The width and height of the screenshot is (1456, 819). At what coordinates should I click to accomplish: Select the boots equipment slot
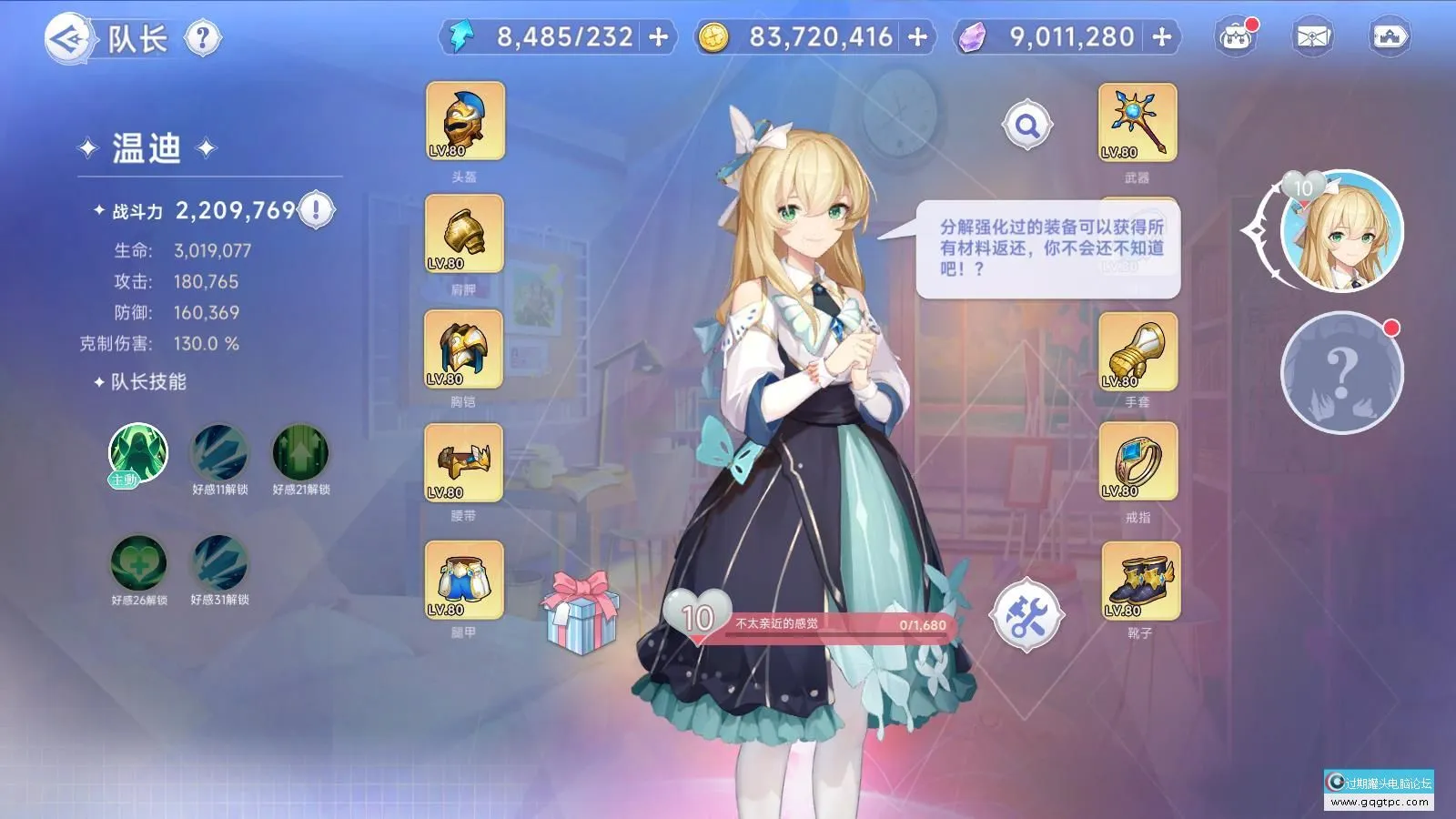(x=1140, y=581)
